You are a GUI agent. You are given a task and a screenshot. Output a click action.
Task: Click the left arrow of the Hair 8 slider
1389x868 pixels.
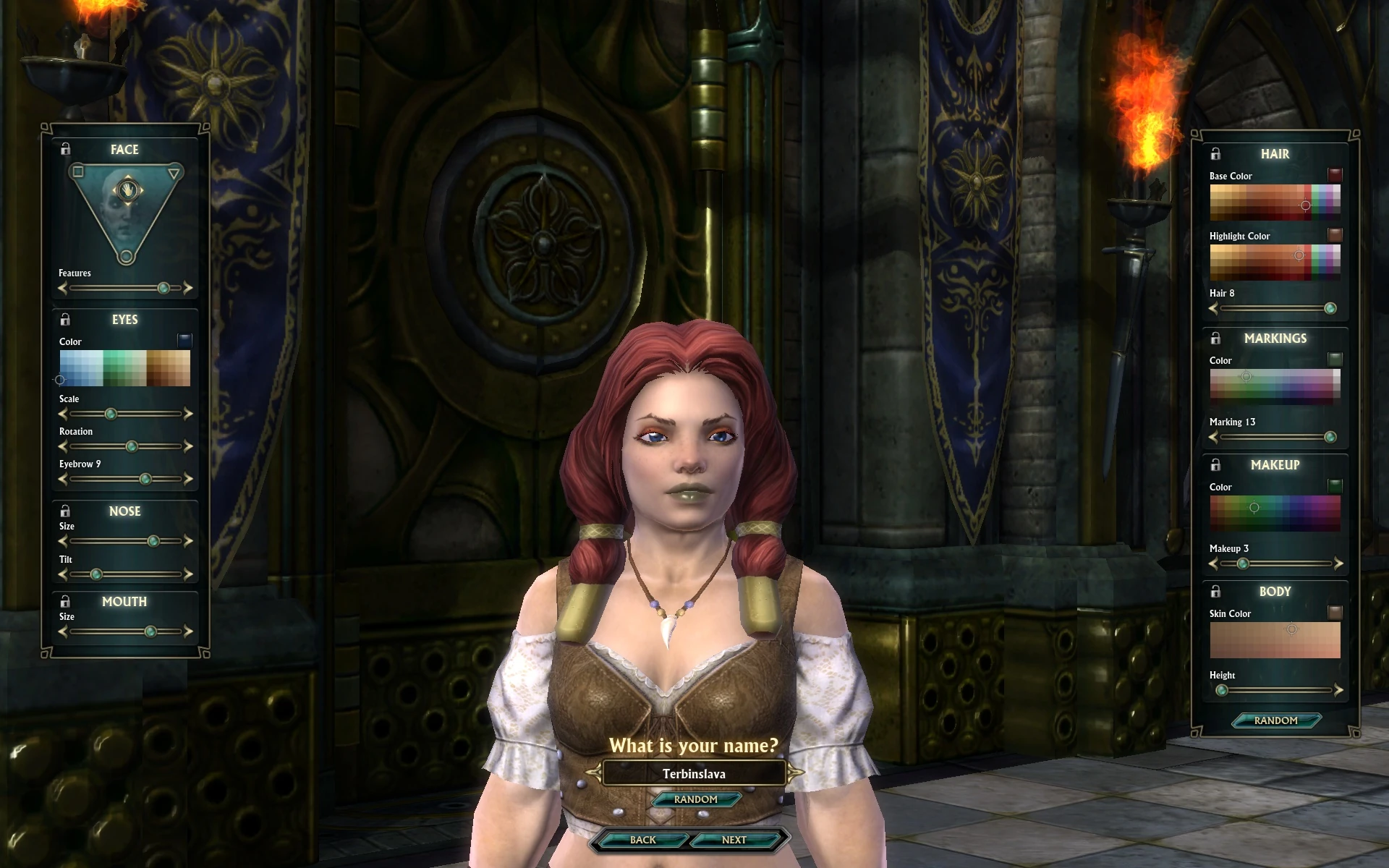pyautogui.click(x=1212, y=308)
